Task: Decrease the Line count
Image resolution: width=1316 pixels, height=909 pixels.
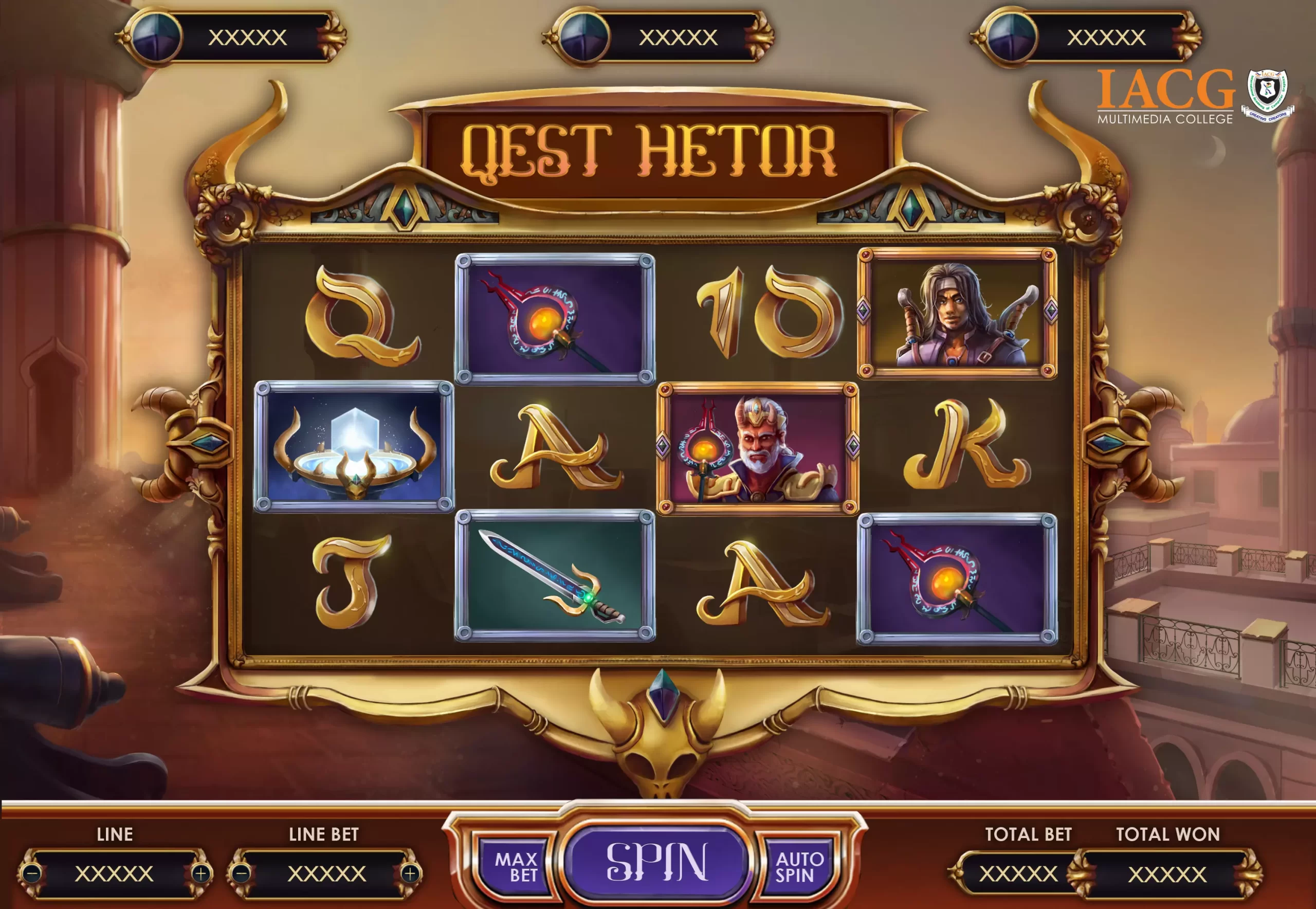Action: click(x=33, y=873)
